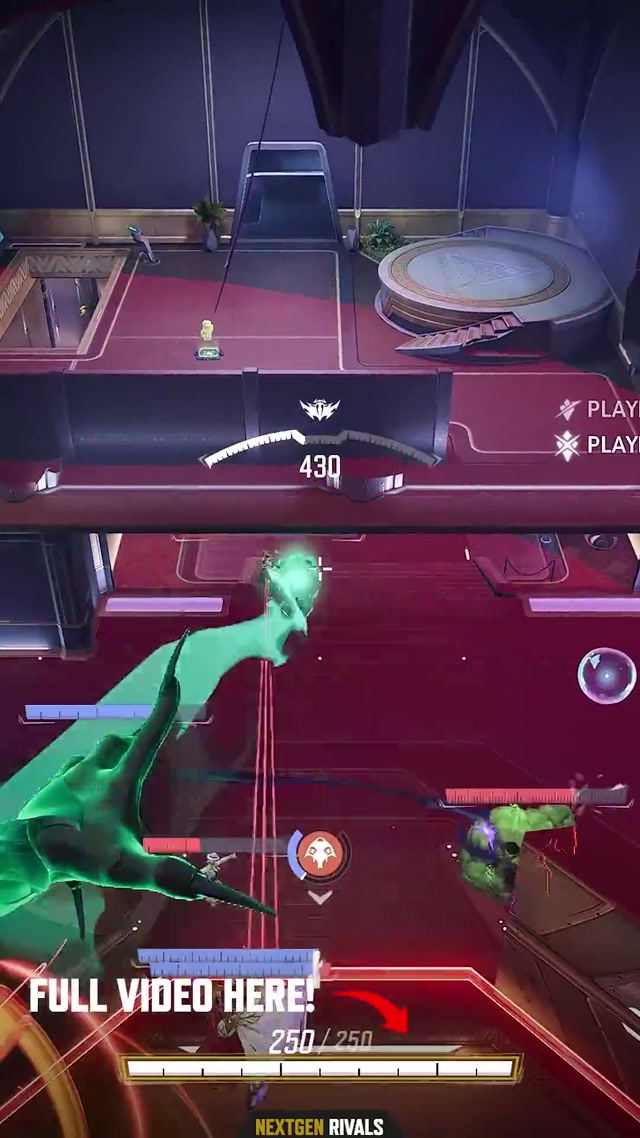Click the orange skull indicator icon

pos(320,853)
